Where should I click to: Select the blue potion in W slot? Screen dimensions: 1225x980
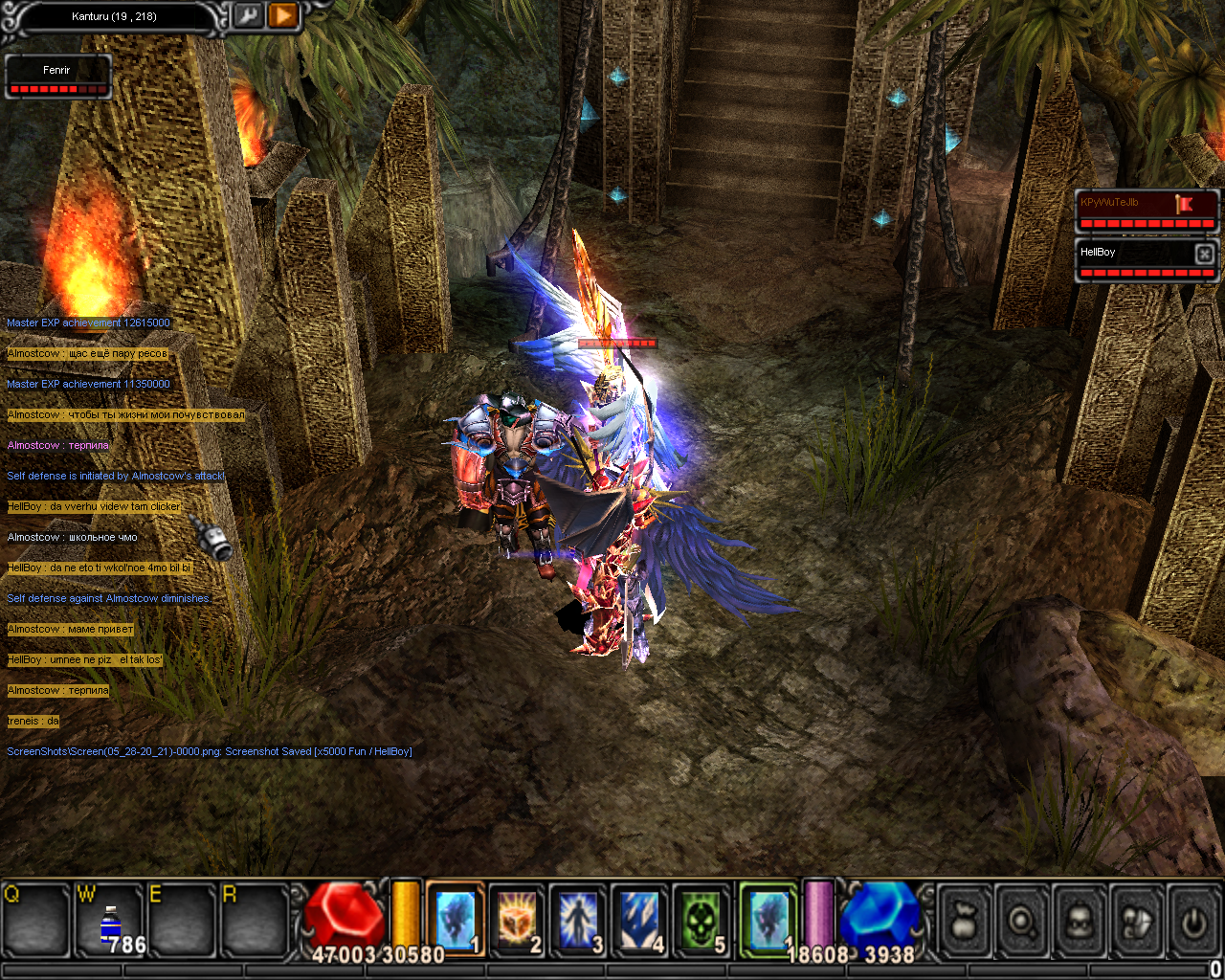(x=111, y=922)
